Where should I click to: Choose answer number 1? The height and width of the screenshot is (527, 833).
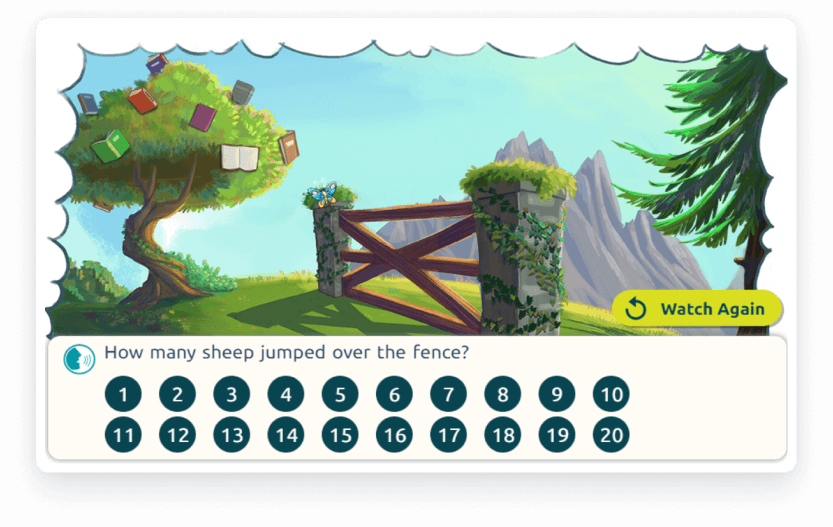tap(123, 394)
